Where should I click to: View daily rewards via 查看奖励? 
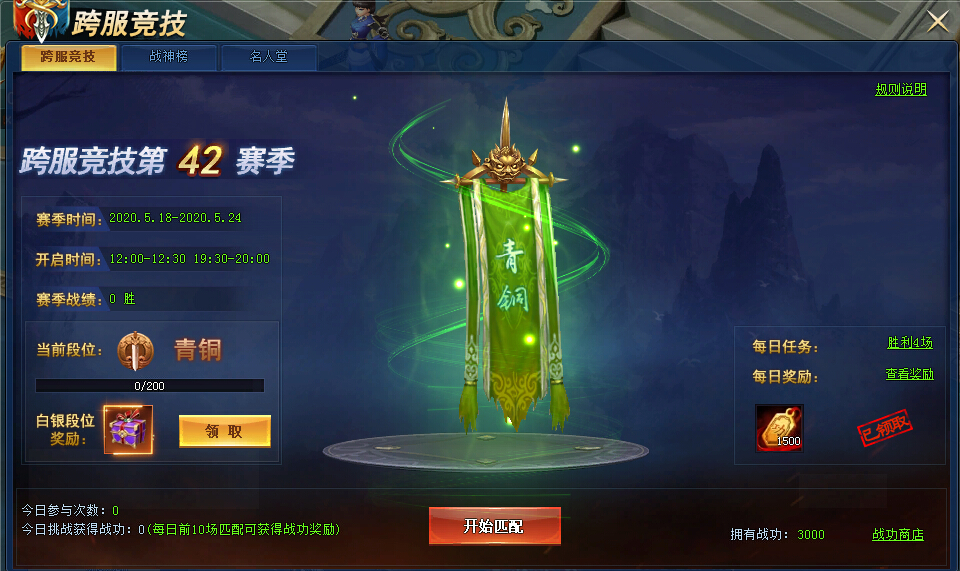(909, 374)
